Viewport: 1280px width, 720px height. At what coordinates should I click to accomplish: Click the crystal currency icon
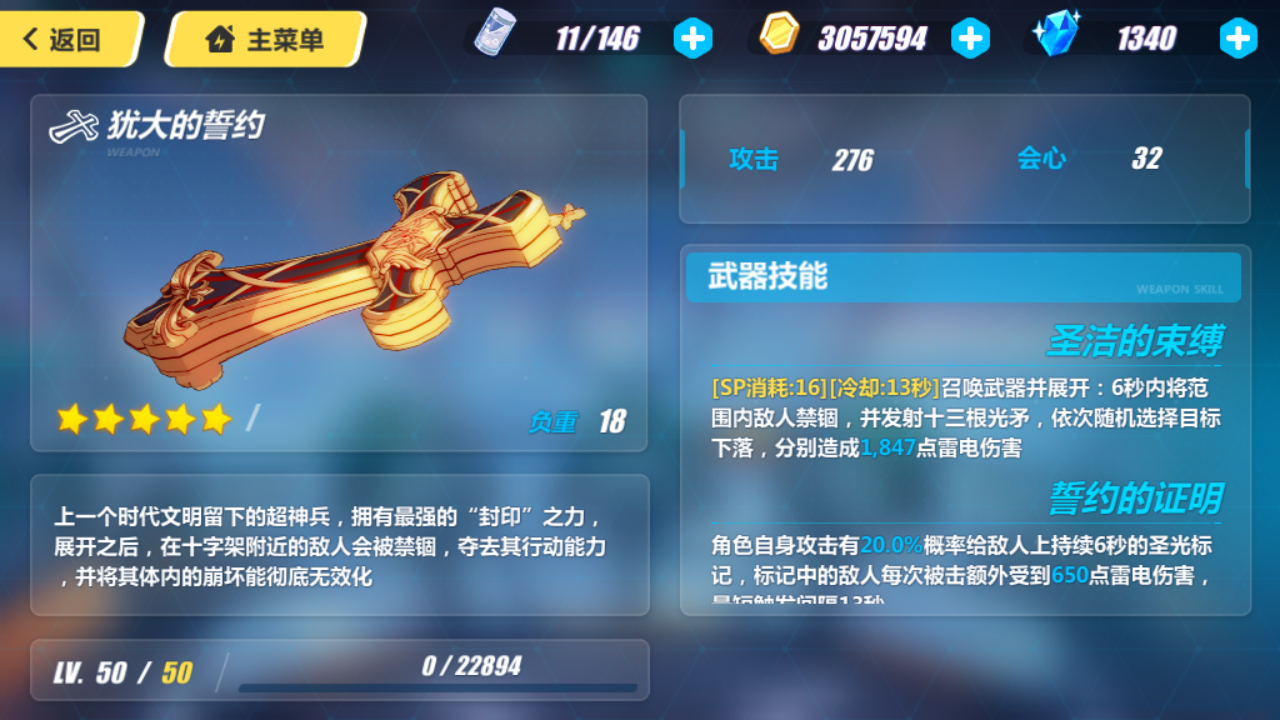tap(1056, 36)
